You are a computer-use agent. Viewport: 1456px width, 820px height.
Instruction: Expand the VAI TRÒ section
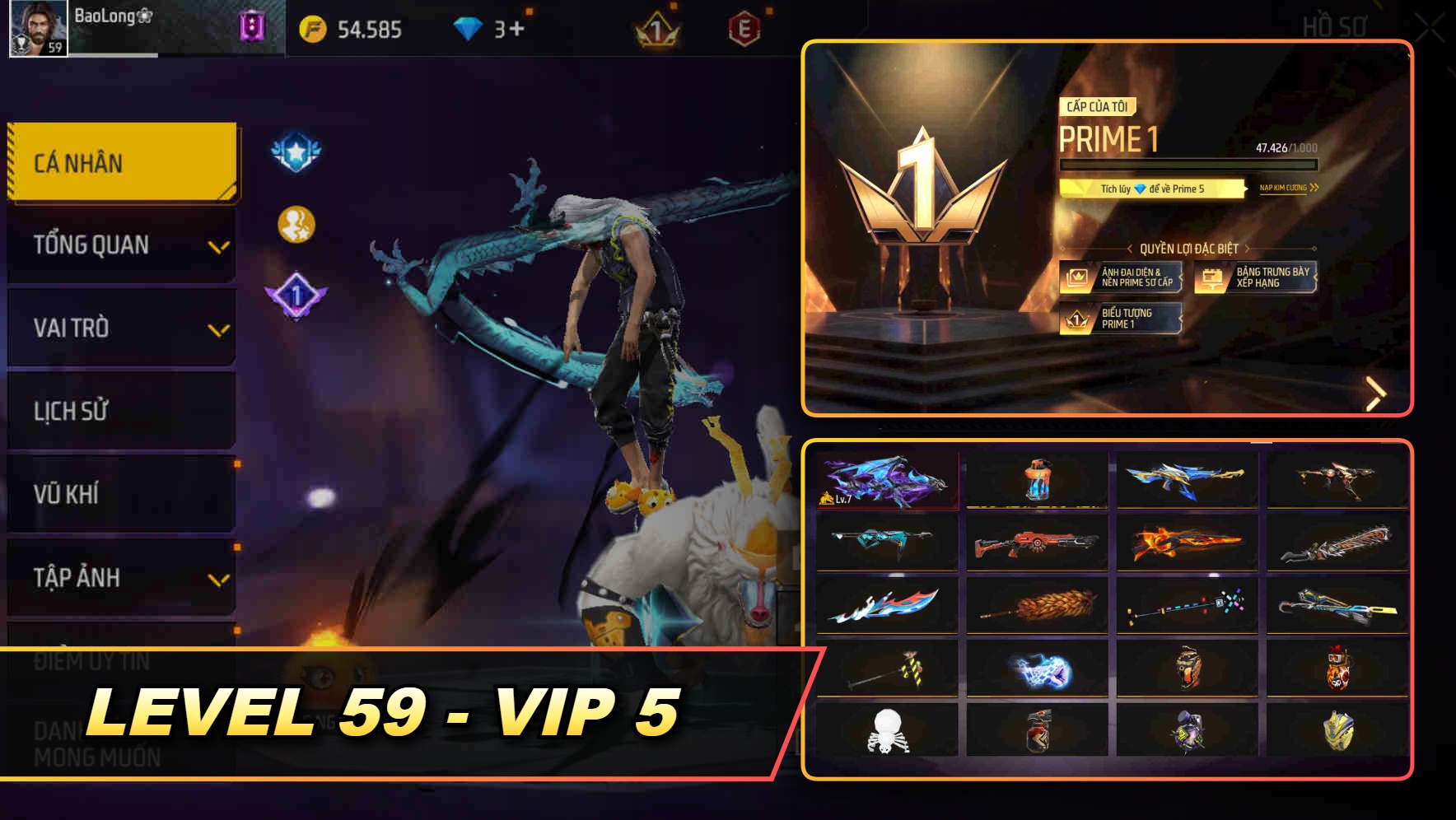[119, 328]
